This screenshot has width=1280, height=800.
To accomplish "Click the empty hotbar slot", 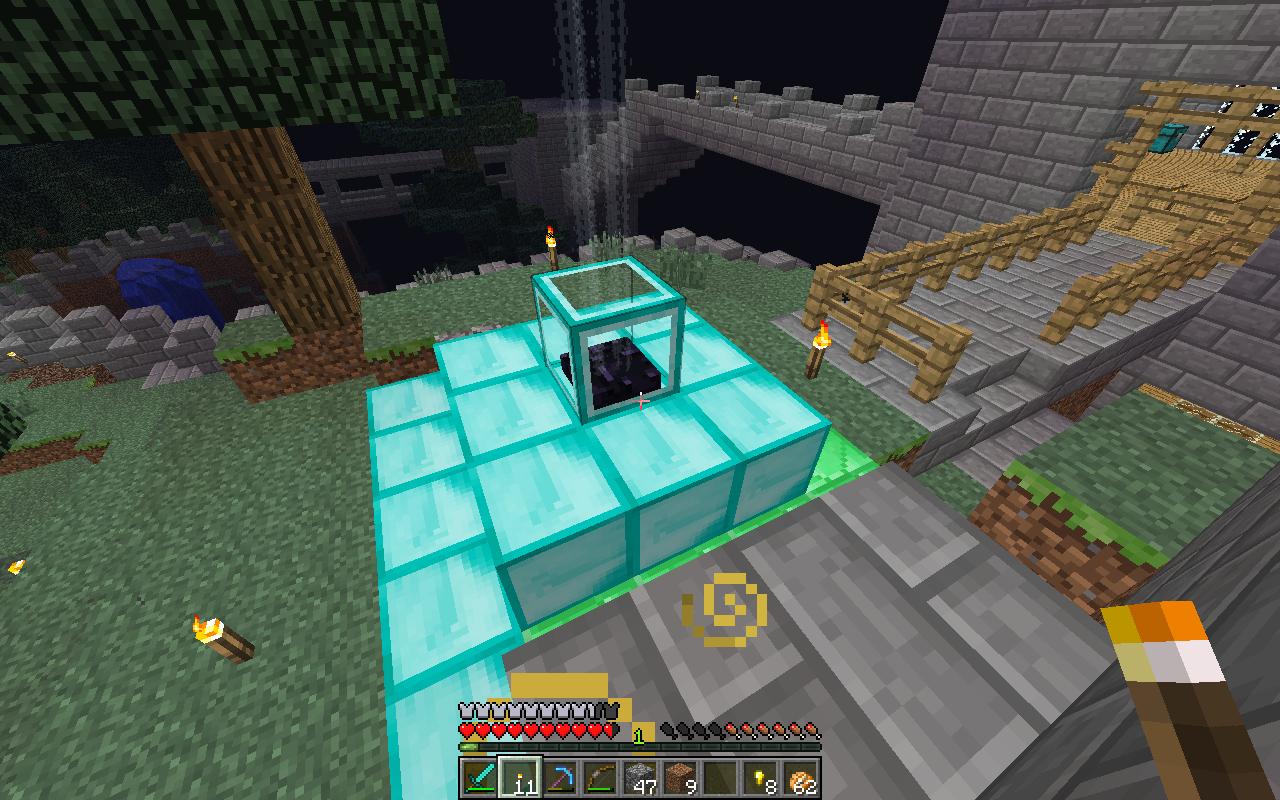I will click(718, 777).
